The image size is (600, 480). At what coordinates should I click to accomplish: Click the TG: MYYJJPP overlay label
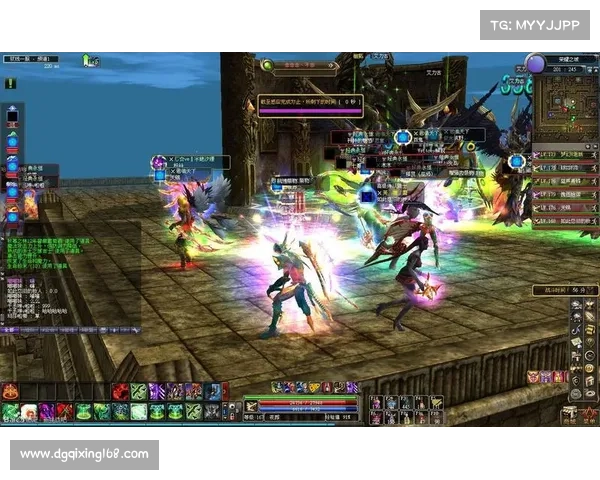point(536,25)
